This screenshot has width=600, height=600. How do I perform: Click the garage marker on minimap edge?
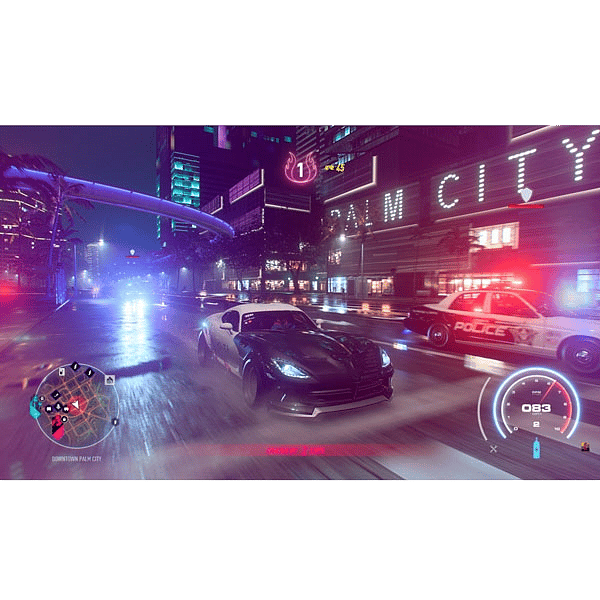(x=110, y=379)
